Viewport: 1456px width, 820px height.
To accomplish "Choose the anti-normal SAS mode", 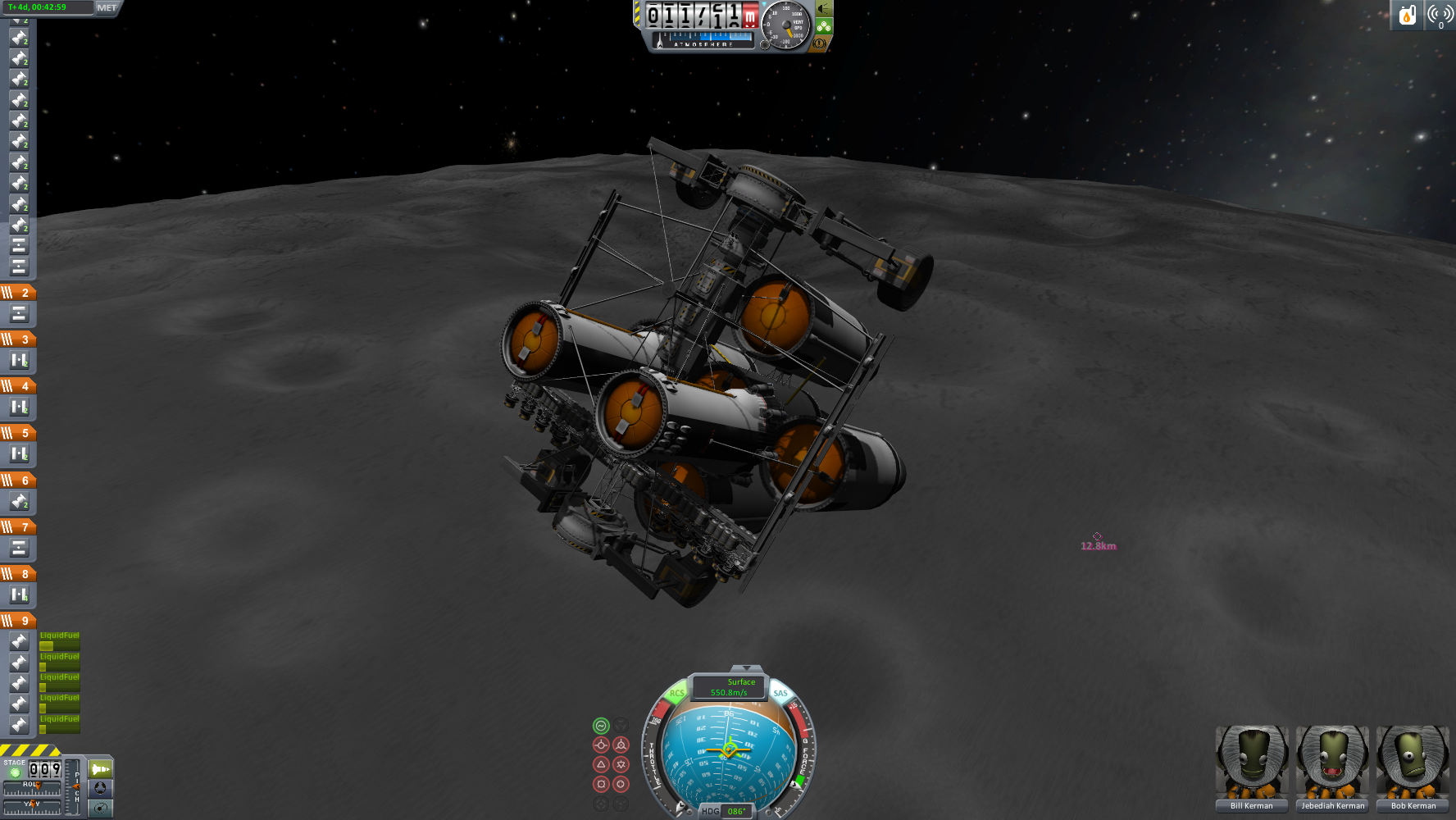I will [621, 764].
